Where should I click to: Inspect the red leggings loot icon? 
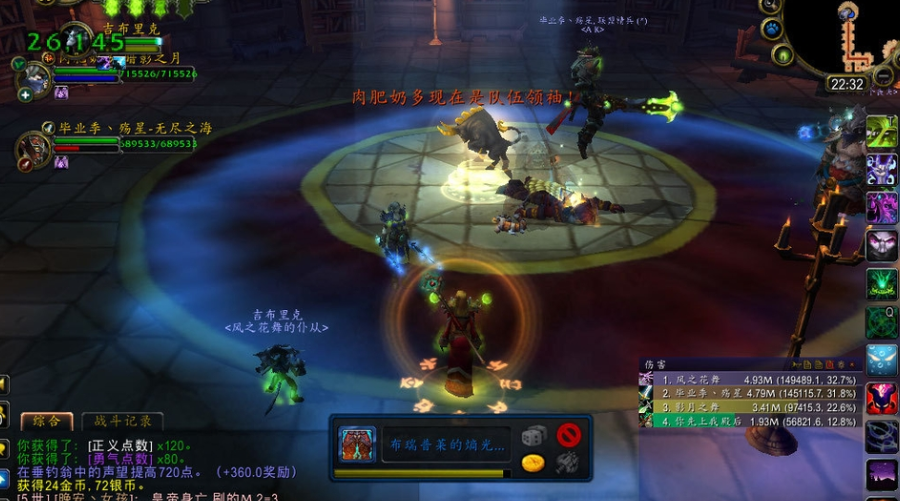point(356,443)
